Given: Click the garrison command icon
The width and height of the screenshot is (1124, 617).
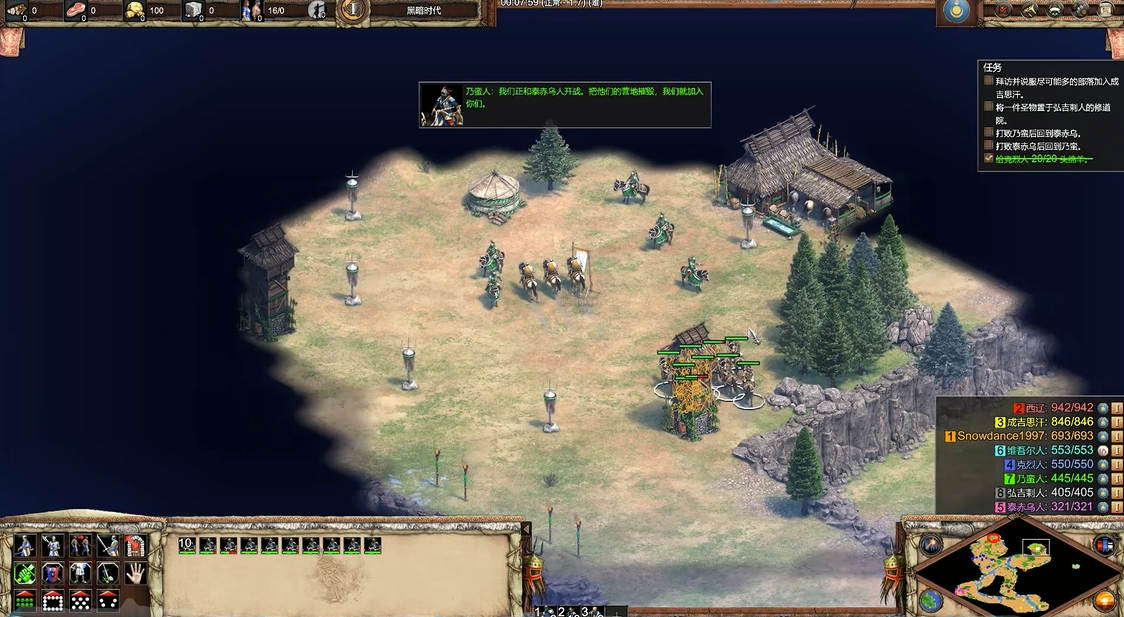Looking at the screenshot, I should coord(135,546).
